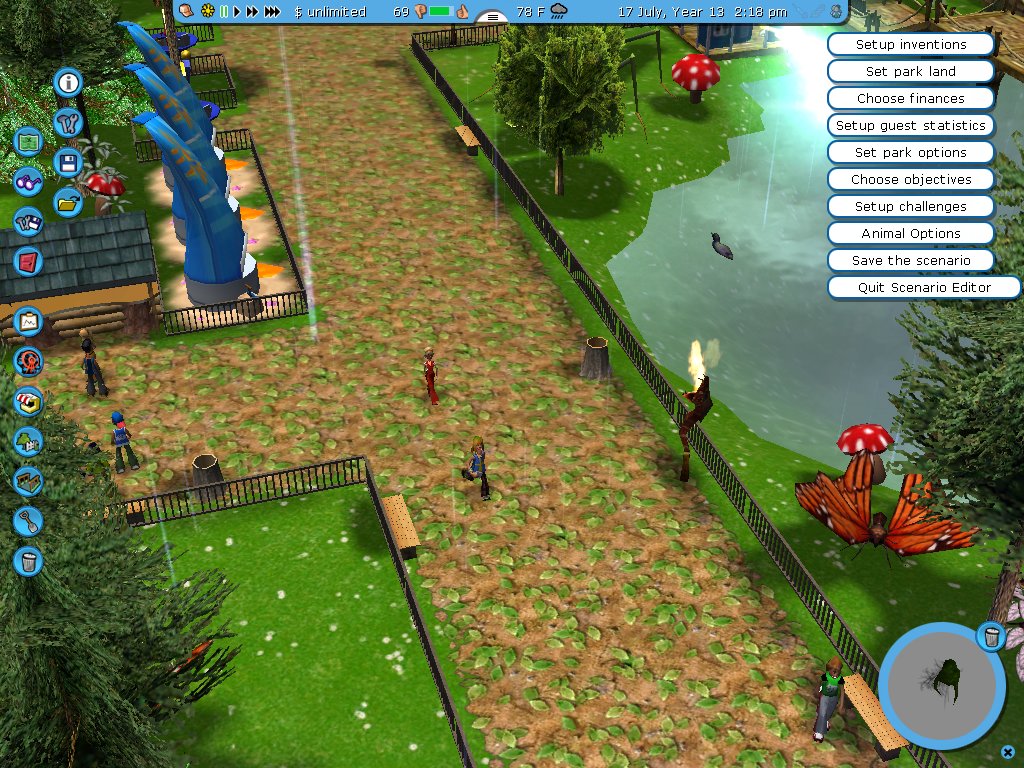Open Choose finances option

[911, 99]
